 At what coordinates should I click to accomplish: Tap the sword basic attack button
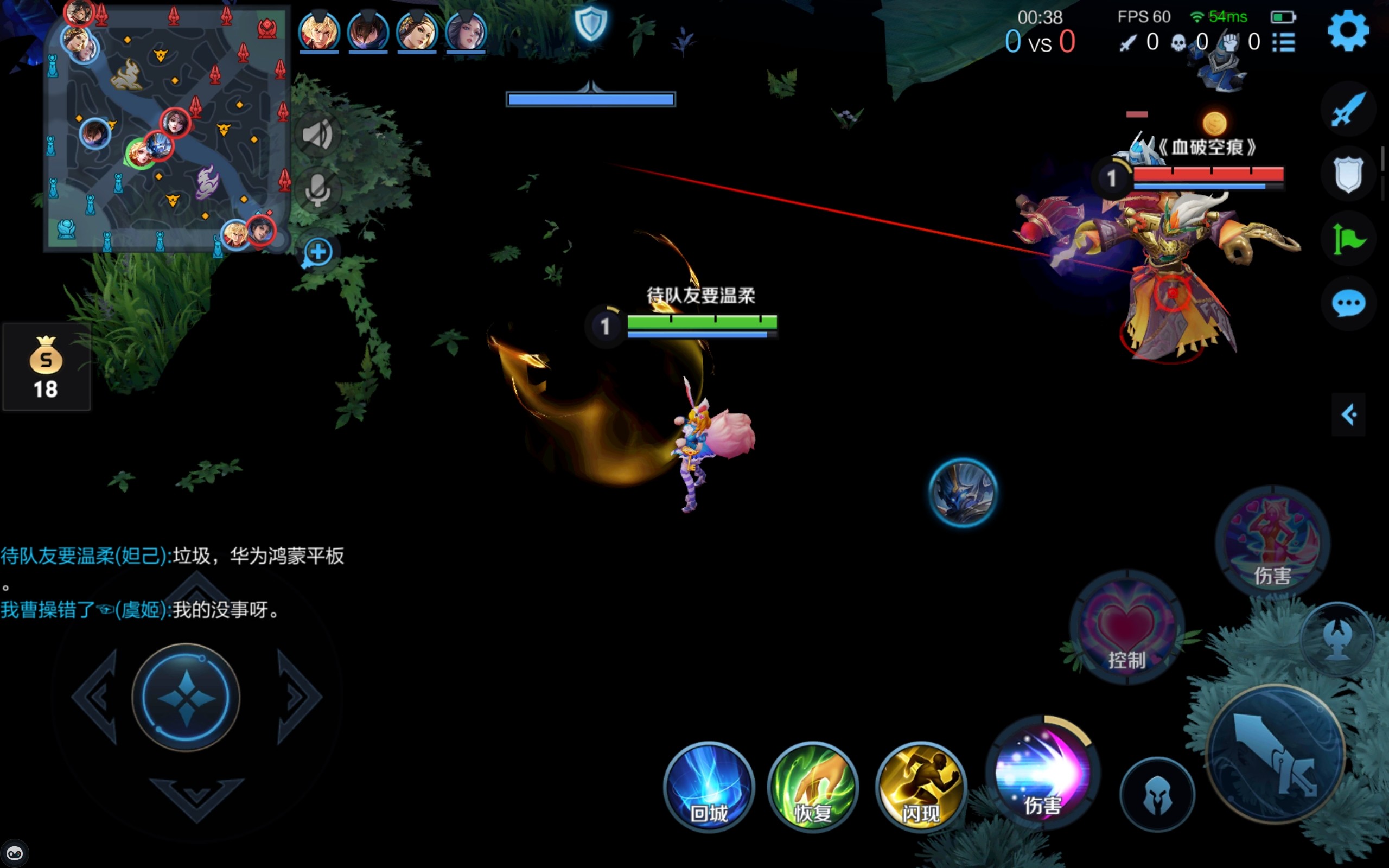click(1277, 754)
